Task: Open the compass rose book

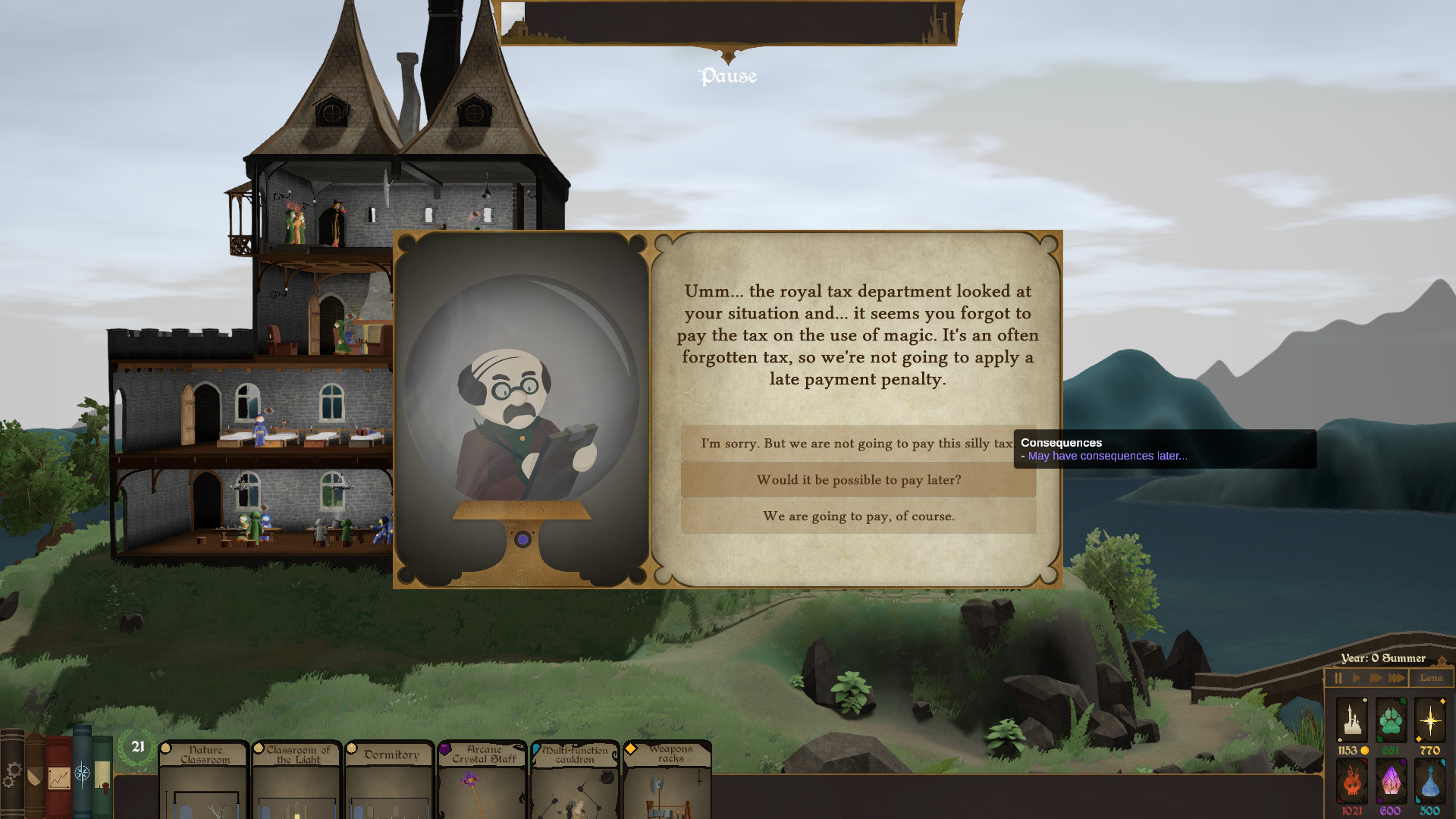Action: click(82, 773)
